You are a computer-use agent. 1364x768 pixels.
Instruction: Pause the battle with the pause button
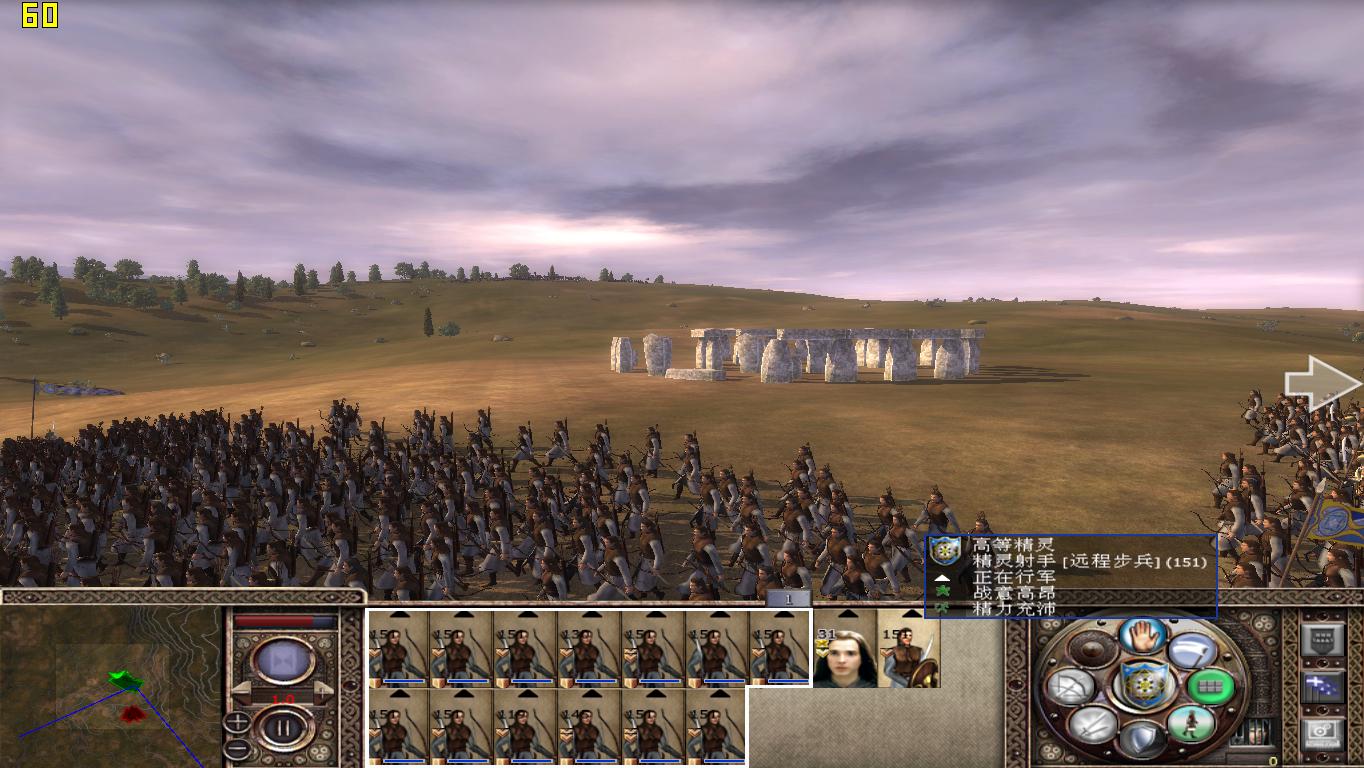coord(283,728)
